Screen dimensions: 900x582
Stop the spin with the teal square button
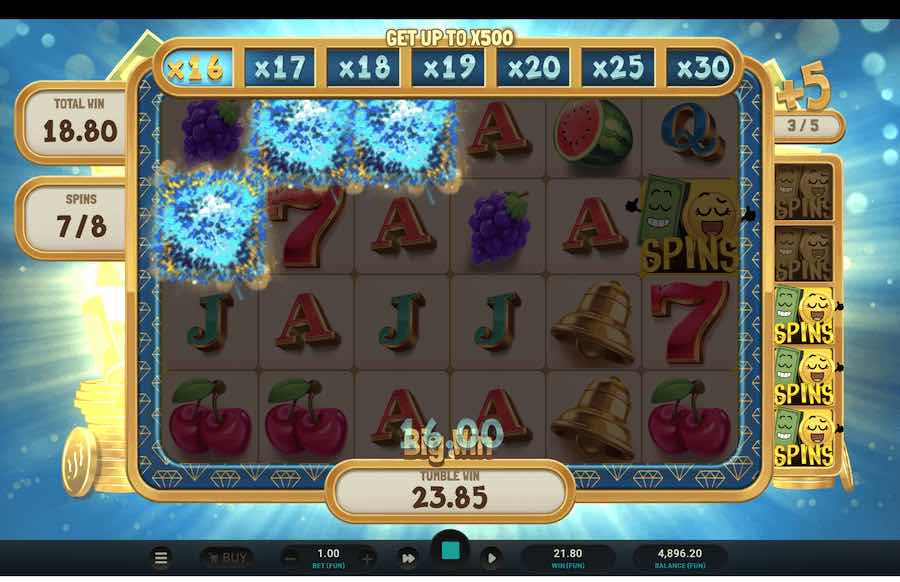[x=450, y=551]
